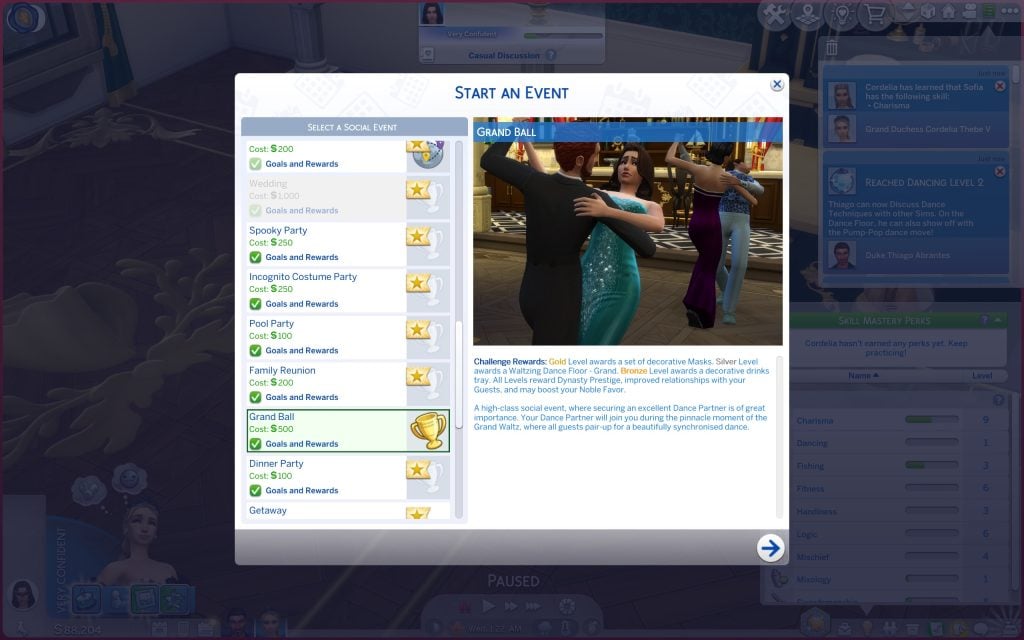This screenshot has height=640, width=1024.
Task: Toggle Goals and Rewards for Dinner Party
Action: pyautogui.click(x=256, y=491)
